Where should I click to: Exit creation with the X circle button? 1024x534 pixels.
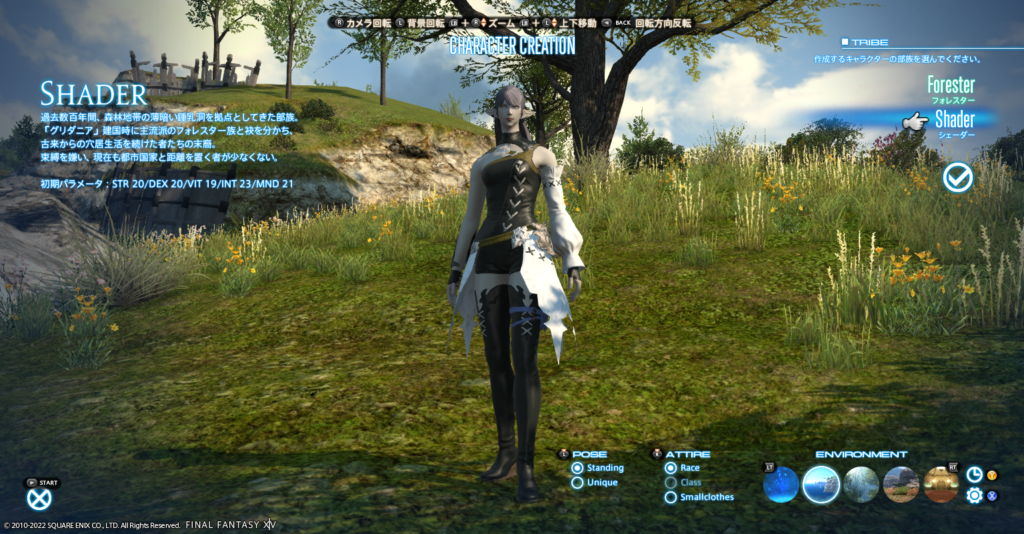(39, 499)
